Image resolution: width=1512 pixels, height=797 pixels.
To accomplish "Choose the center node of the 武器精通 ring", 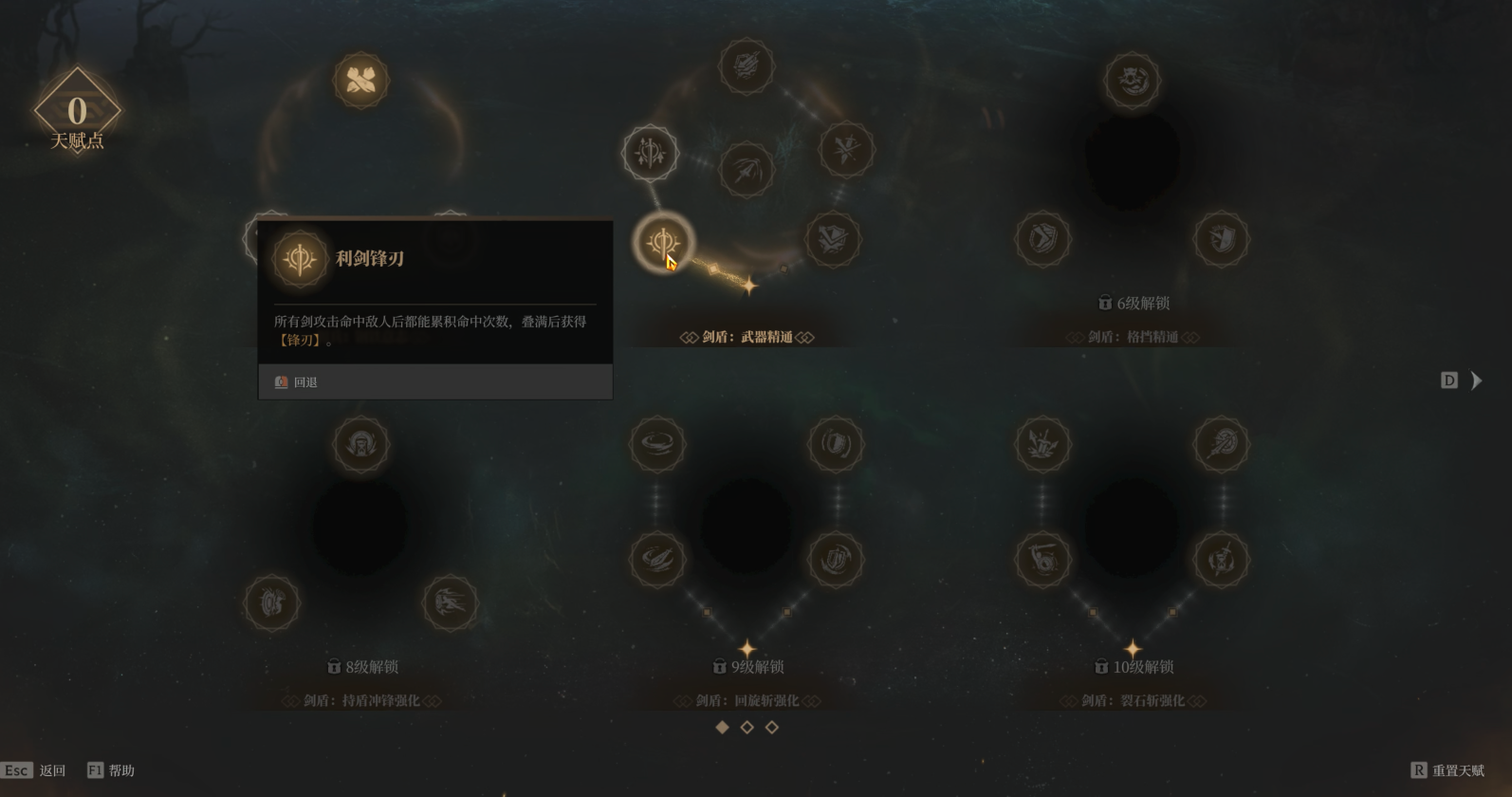I will pyautogui.click(x=747, y=170).
